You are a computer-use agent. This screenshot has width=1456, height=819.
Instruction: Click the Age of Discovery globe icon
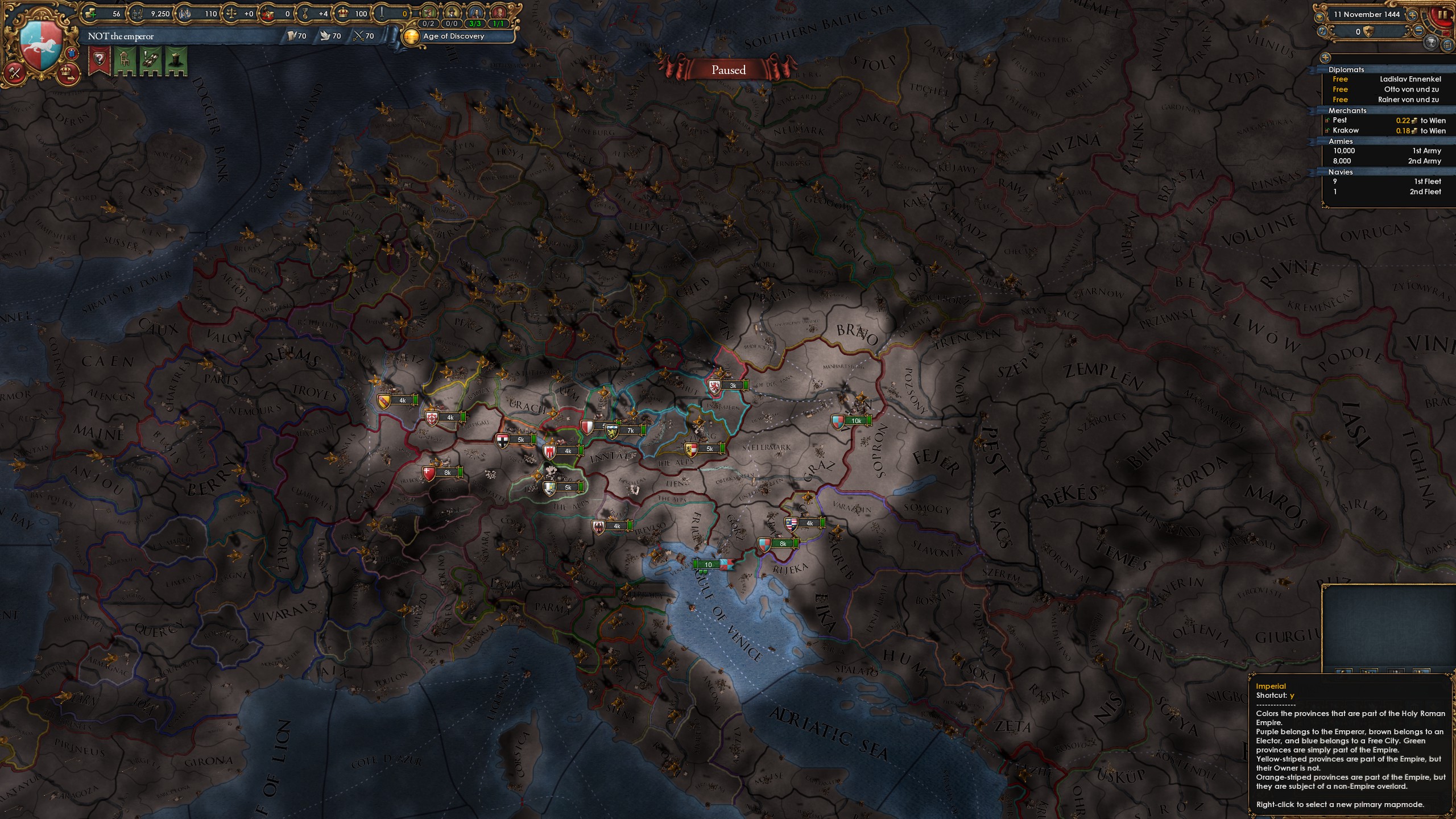[x=411, y=36]
